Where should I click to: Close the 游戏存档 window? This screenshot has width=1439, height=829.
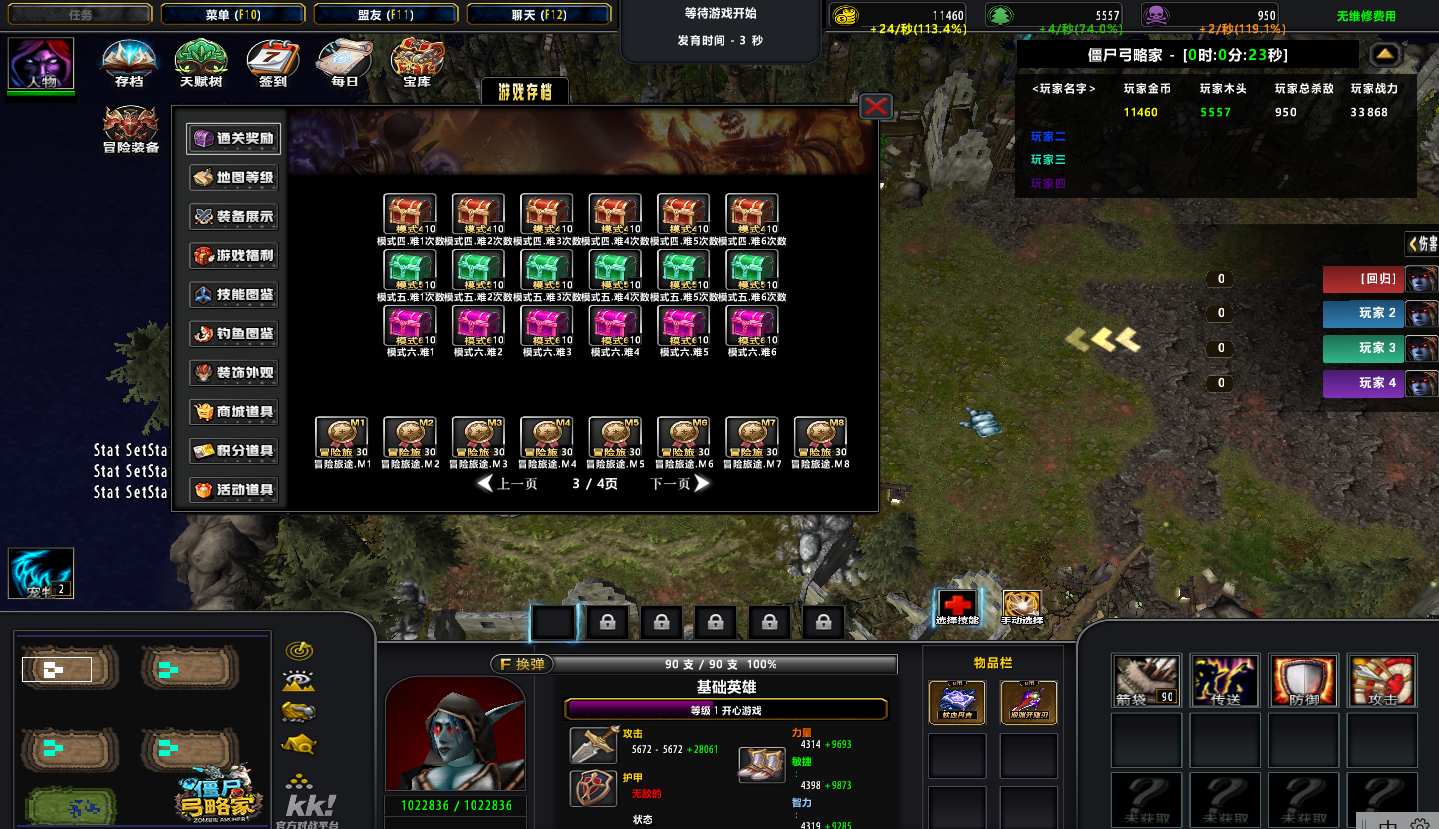click(x=876, y=106)
